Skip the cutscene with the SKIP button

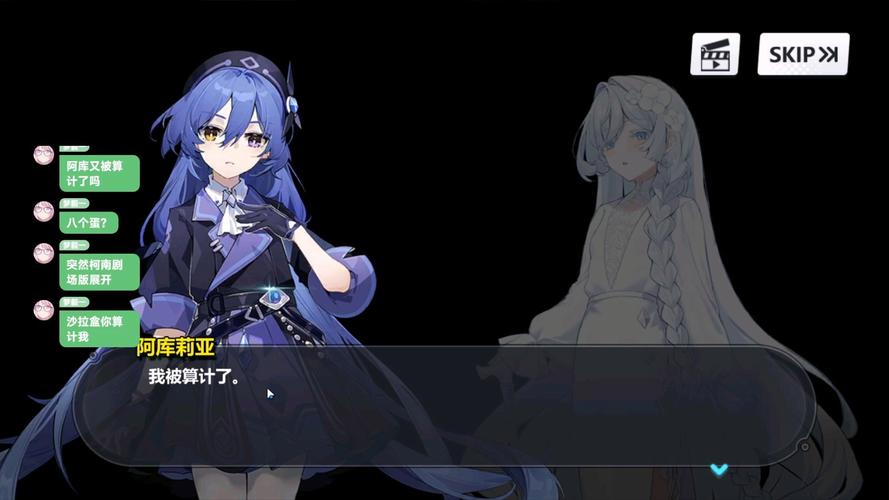click(803, 54)
